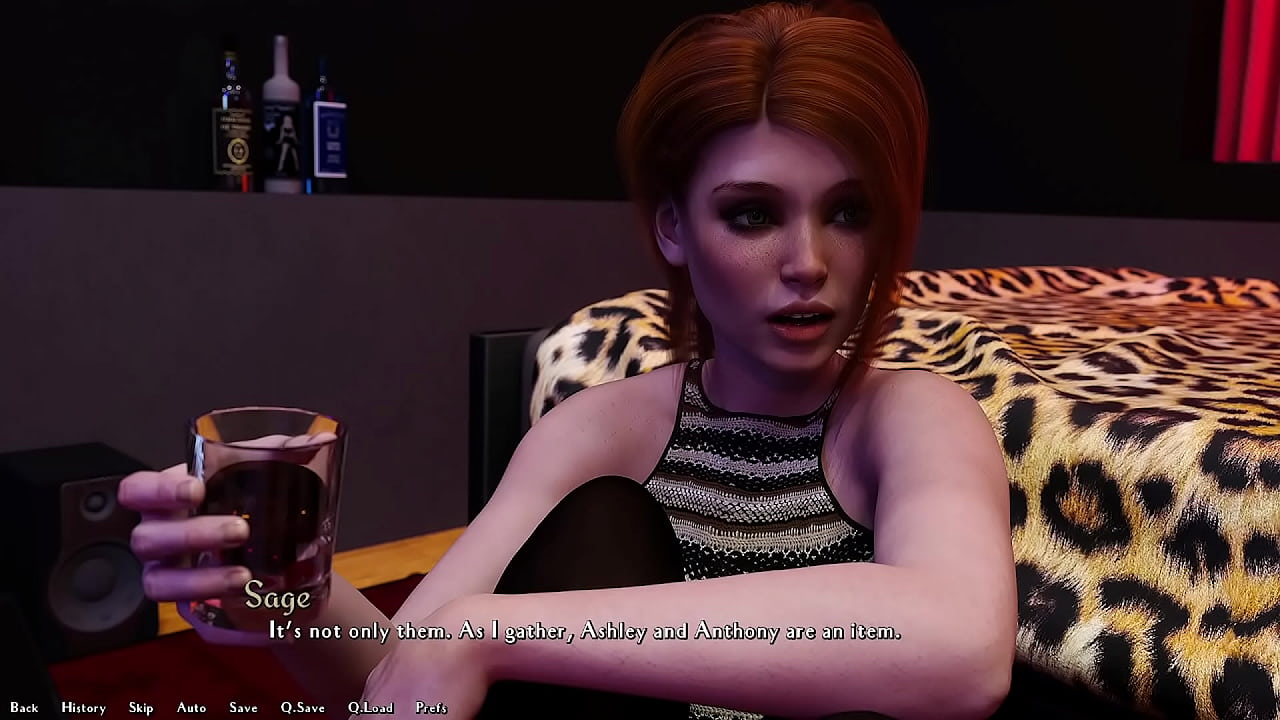Image resolution: width=1280 pixels, height=720 pixels.
Task: Enable Skip mode to fast-forward dialogue
Action: pyautogui.click(x=141, y=707)
